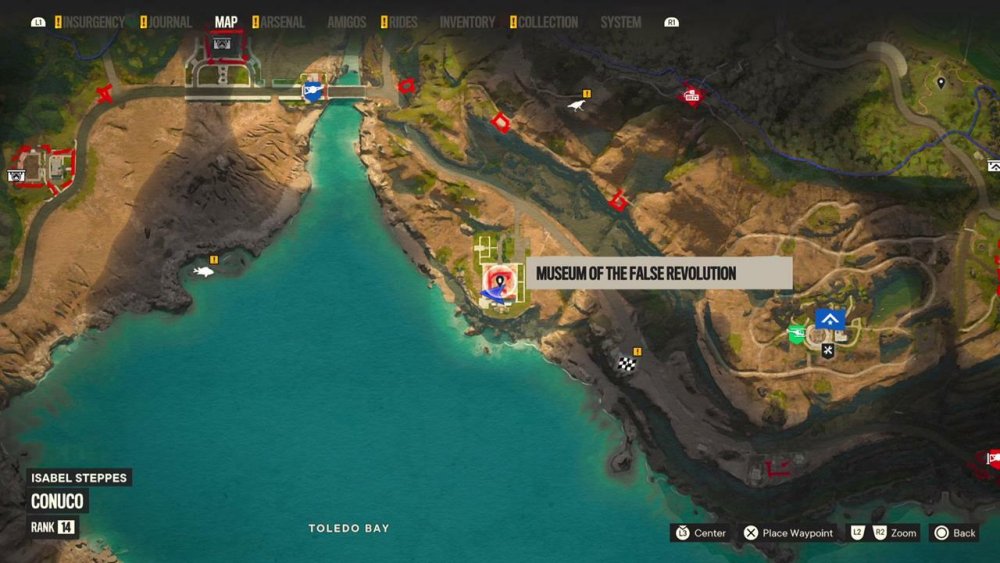Select the Museum of the False Revolution marker
This screenshot has height=563, width=1000.
498,282
